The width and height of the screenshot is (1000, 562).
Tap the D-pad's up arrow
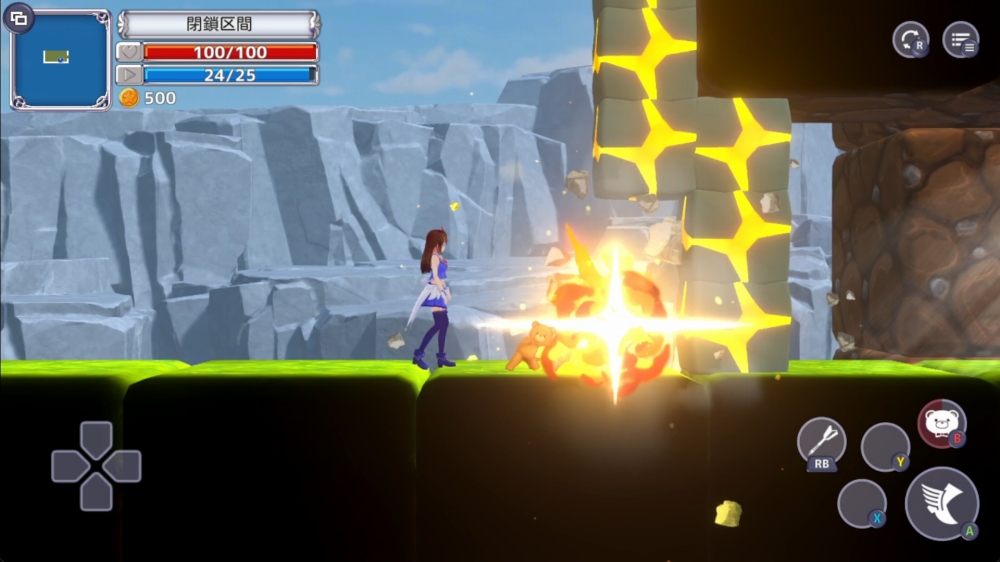(x=96, y=439)
